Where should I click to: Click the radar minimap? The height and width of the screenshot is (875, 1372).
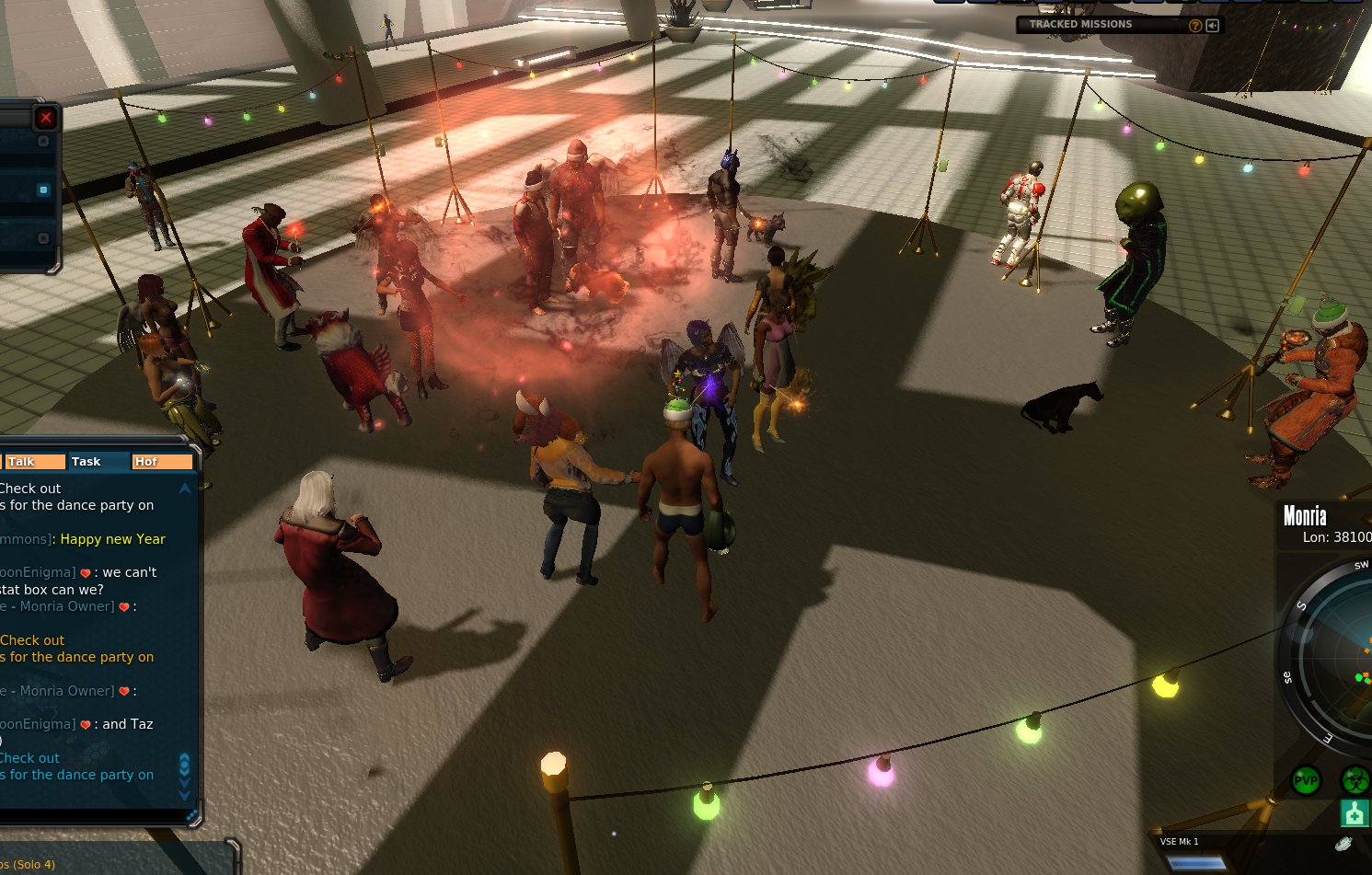[x=1334, y=653]
